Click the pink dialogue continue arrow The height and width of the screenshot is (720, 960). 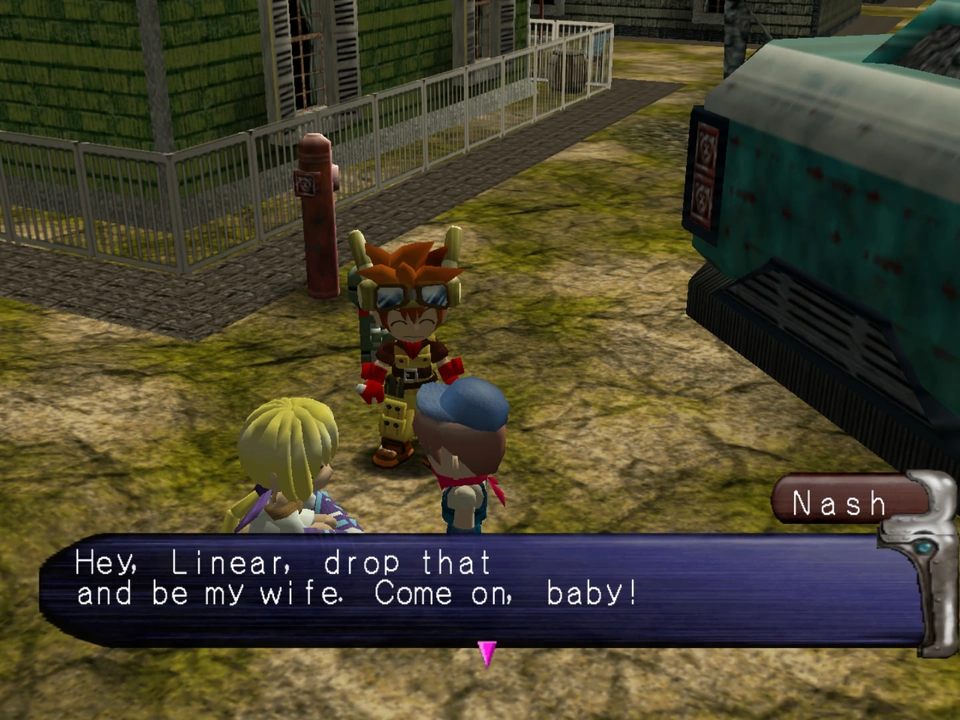click(487, 653)
